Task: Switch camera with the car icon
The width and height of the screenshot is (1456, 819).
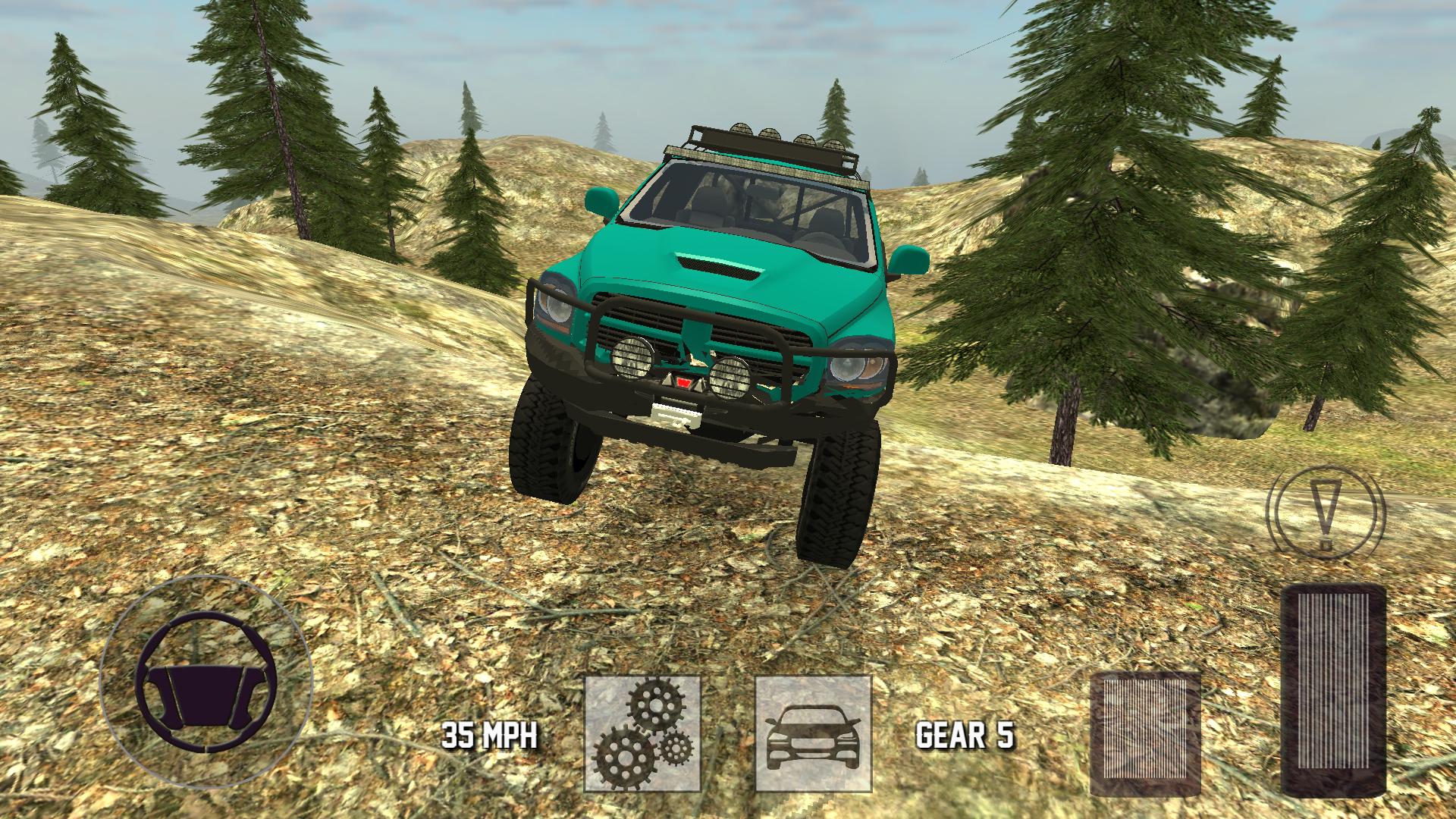Action: tap(813, 734)
